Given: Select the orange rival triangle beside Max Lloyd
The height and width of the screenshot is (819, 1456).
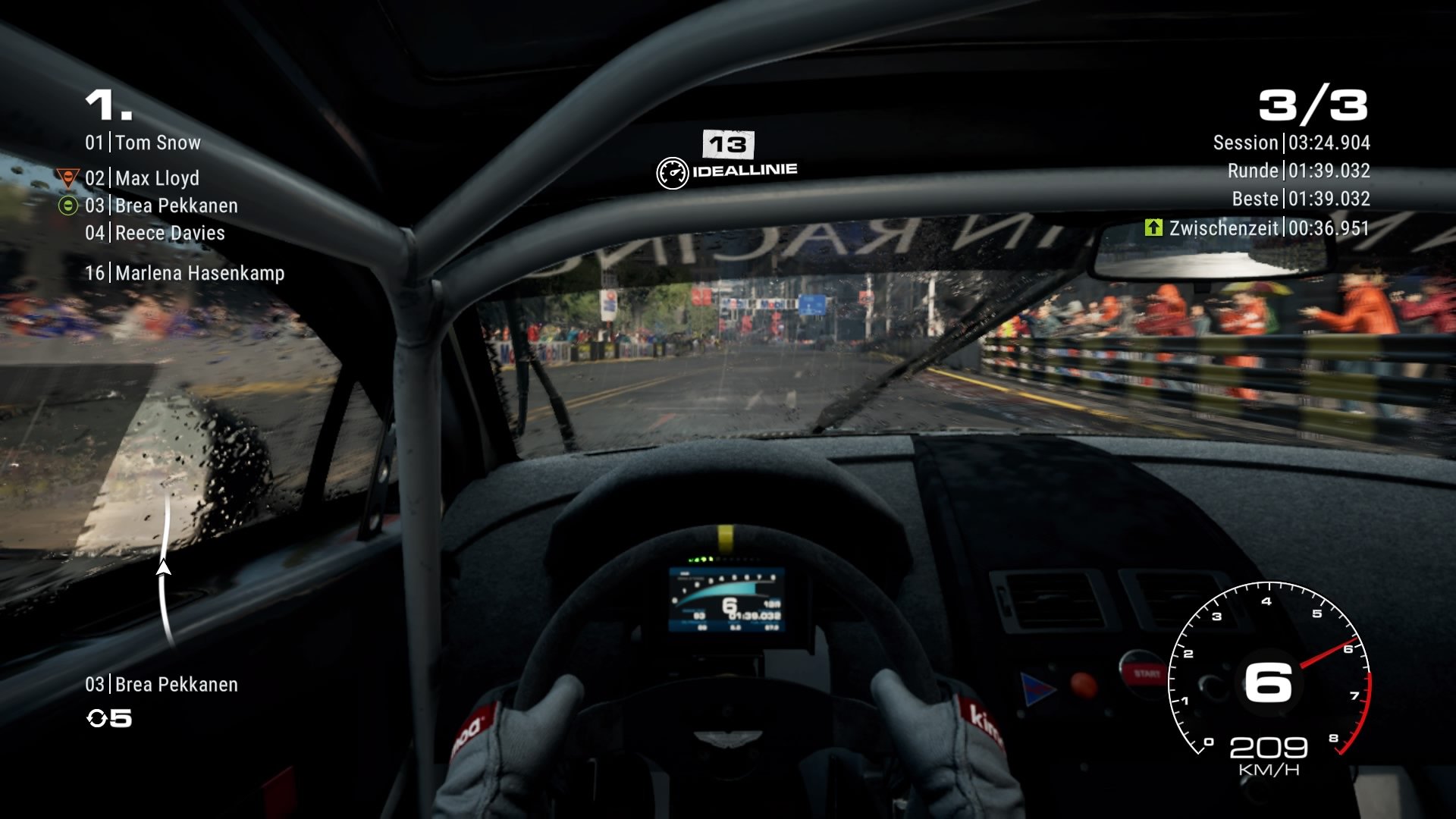Looking at the screenshot, I should pos(67,177).
